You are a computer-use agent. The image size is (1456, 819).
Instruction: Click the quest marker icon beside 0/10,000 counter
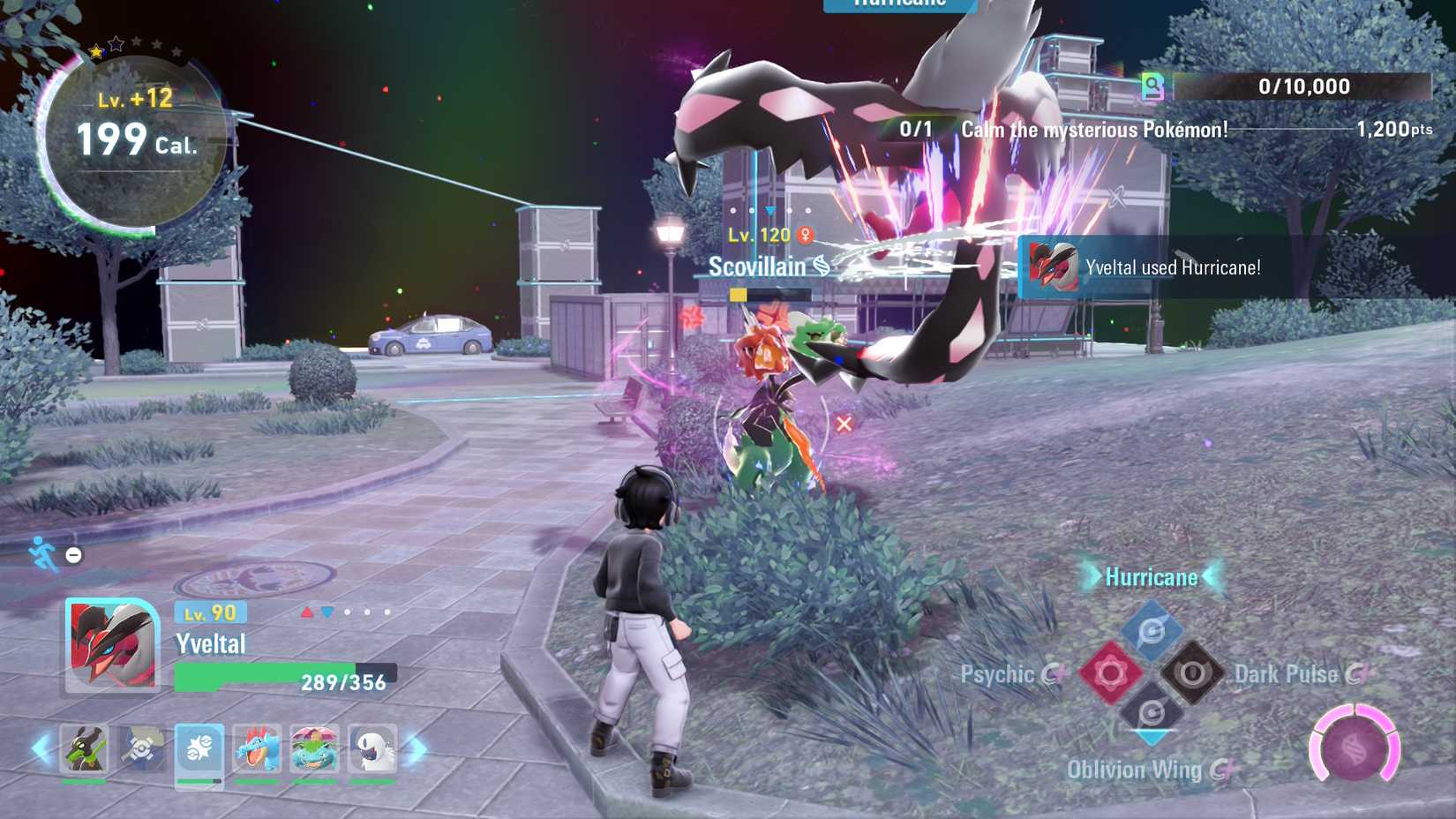pos(1150,86)
